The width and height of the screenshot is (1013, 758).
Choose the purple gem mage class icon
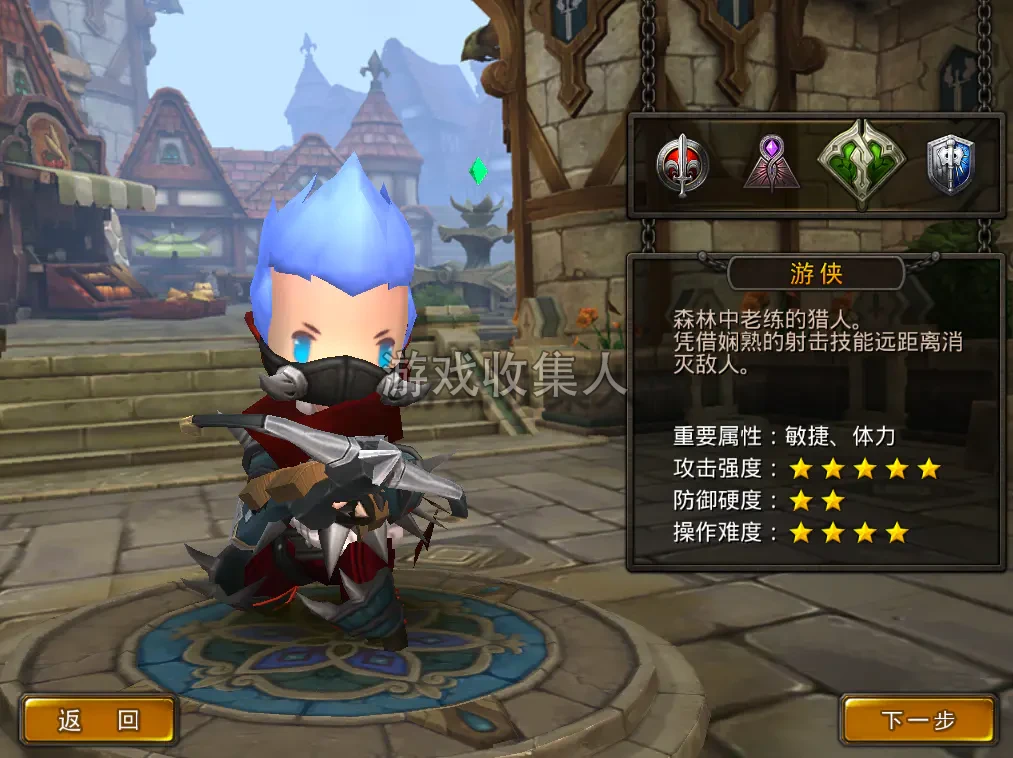click(771, 164)
